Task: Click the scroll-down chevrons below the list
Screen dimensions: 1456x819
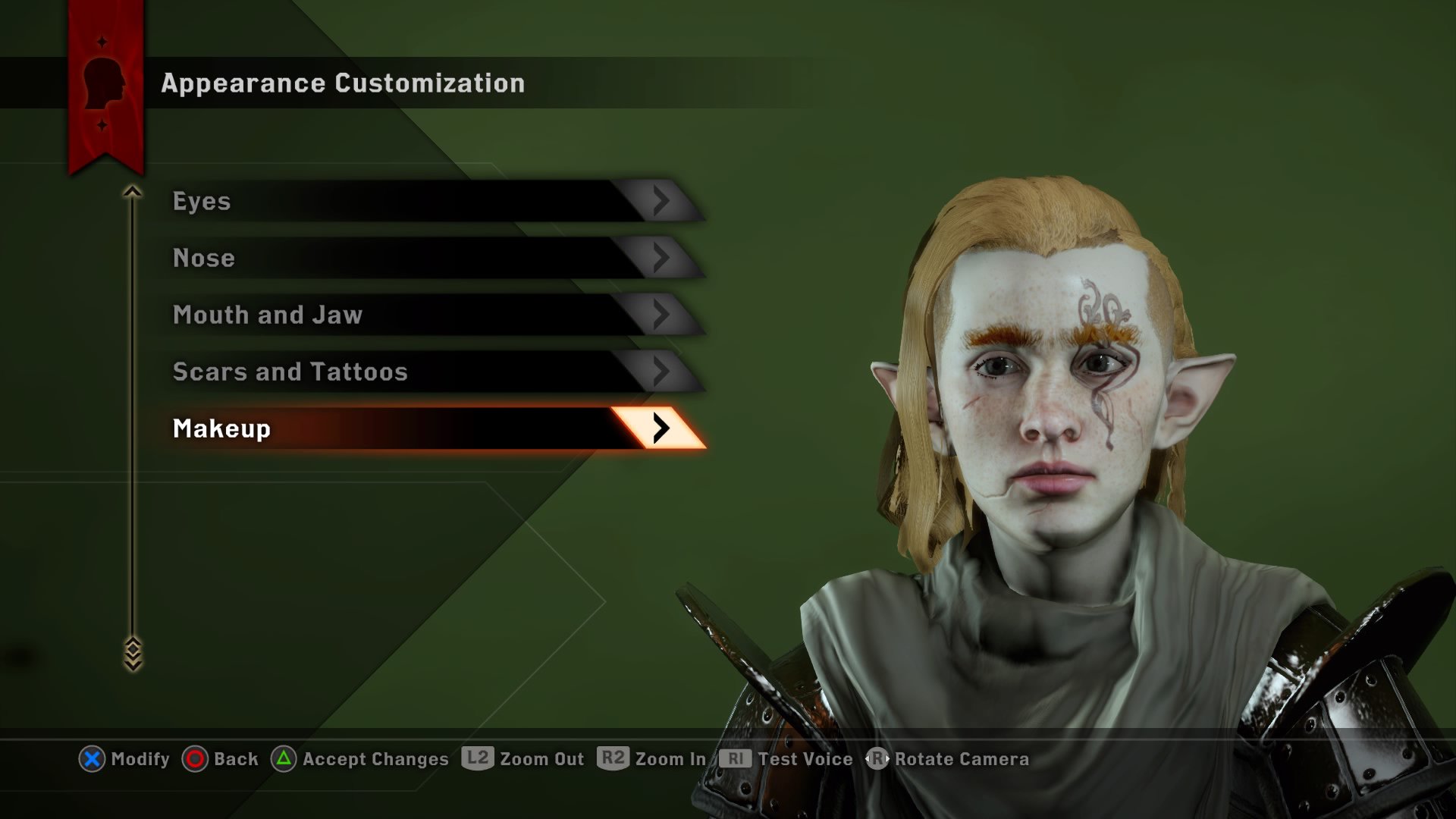Action: click(133, 654)
